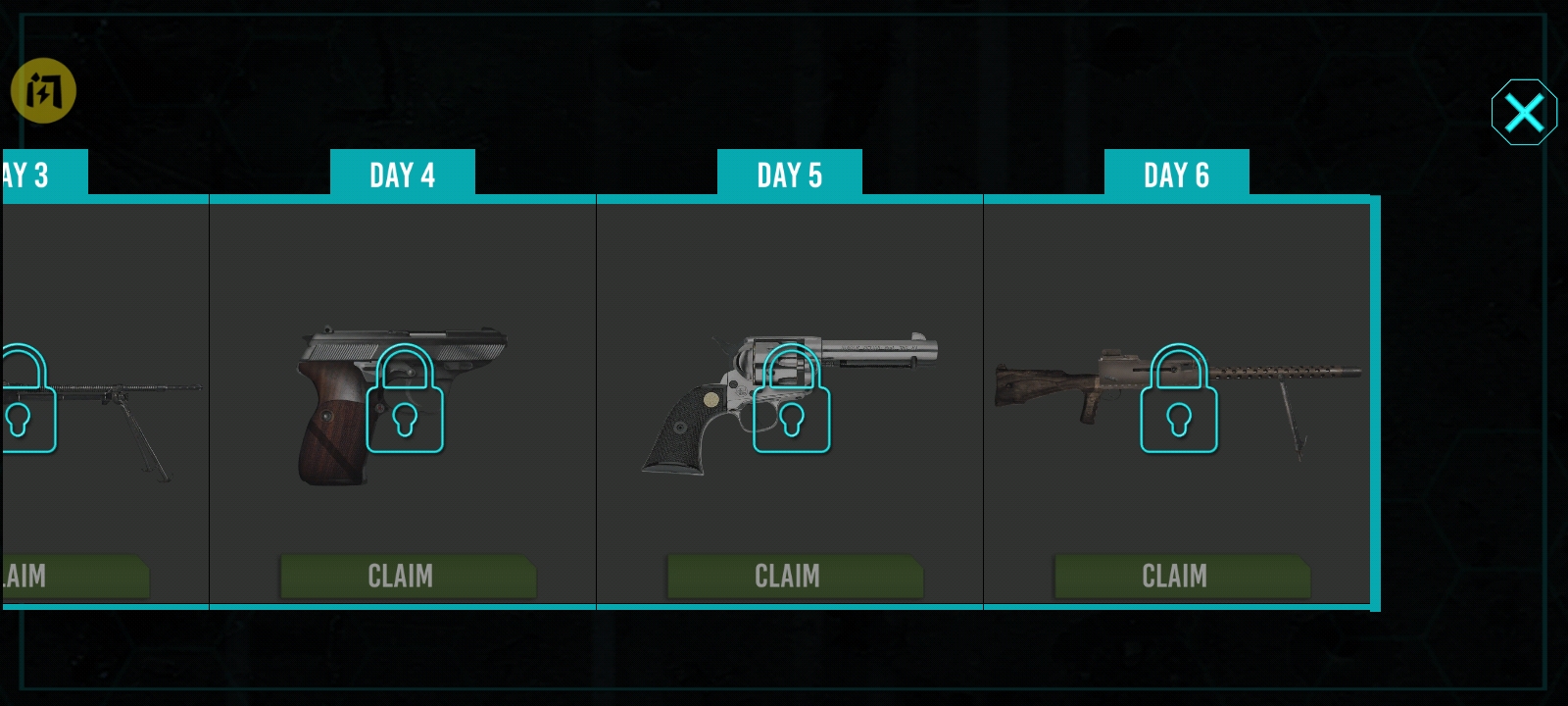Close the daily rewards panel

point(1524,113)
